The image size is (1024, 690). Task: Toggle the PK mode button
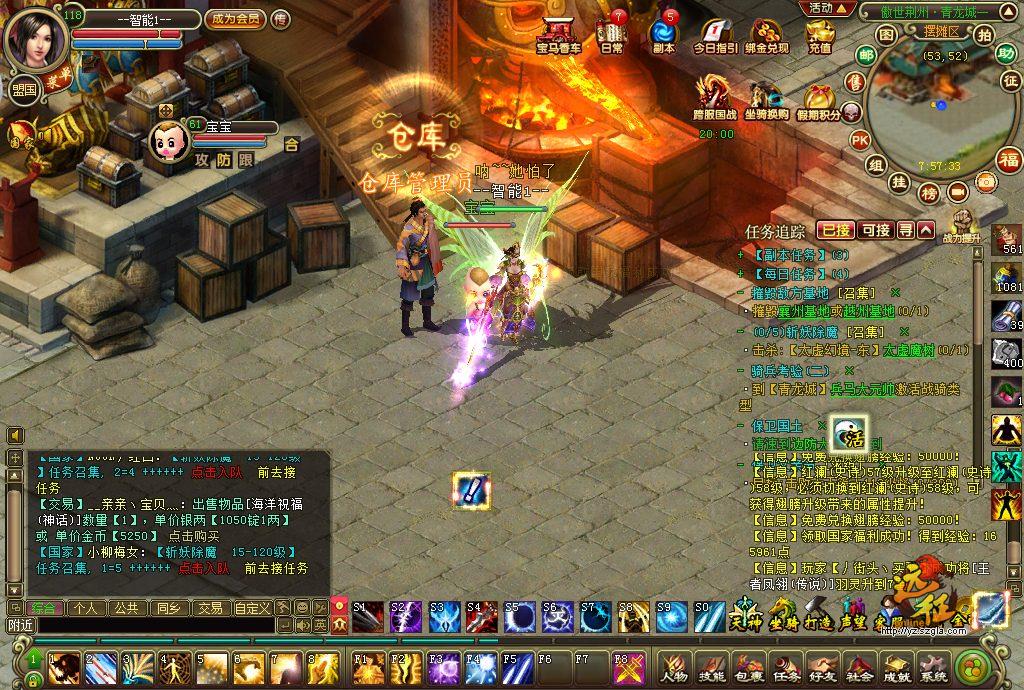click(859, 140)
